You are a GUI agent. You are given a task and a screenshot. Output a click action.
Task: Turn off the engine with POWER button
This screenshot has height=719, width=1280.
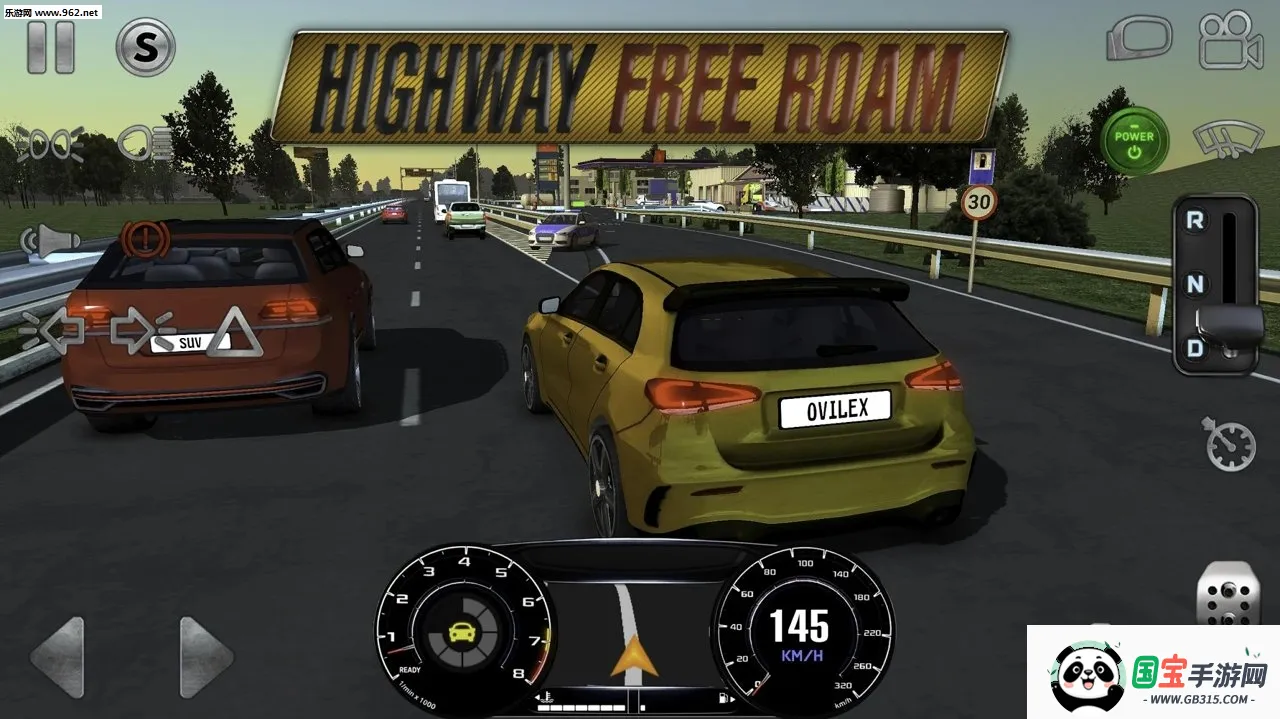click(1134, 142)
